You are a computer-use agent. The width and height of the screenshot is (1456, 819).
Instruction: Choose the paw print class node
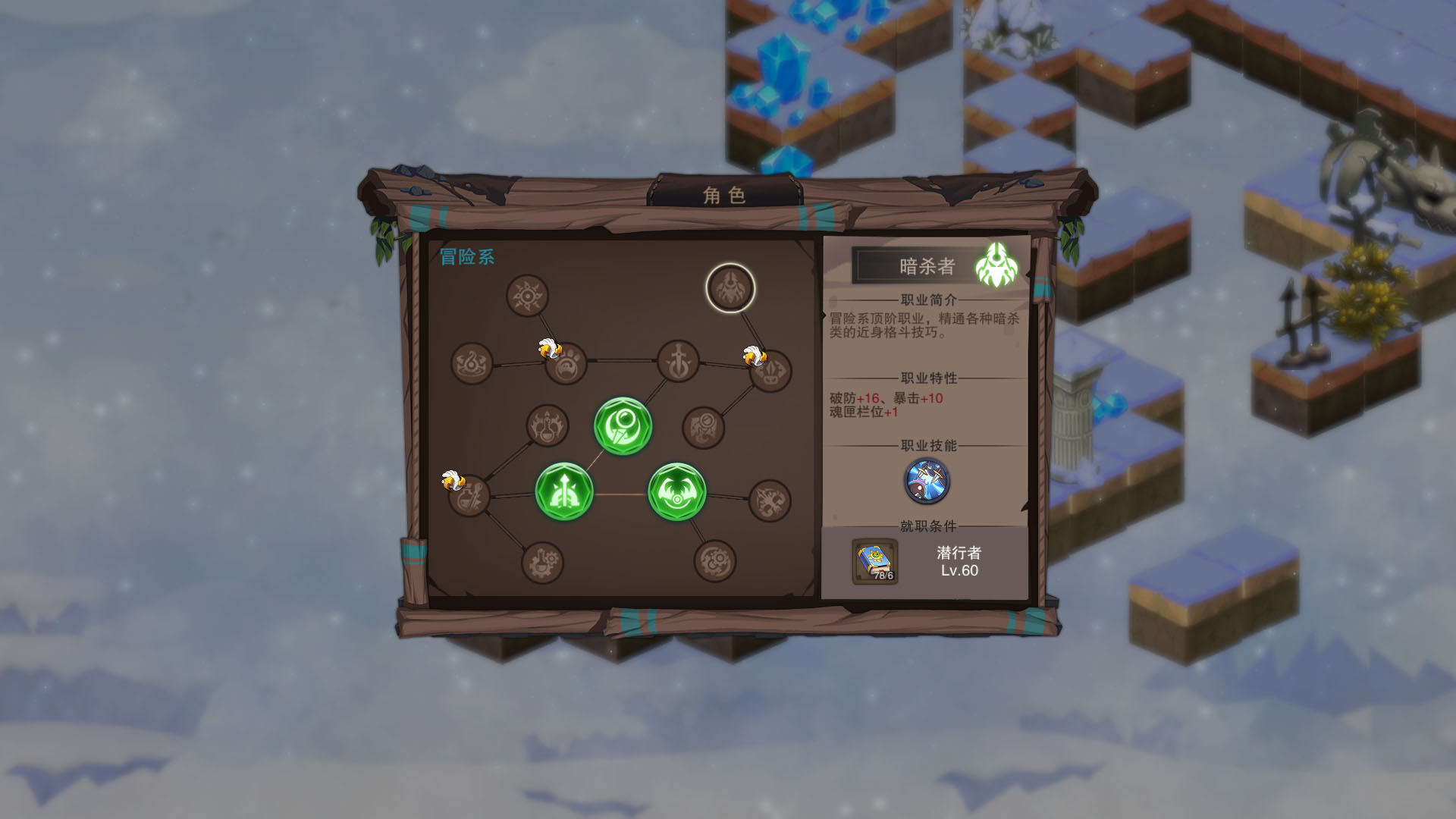[x=566, y=365]
